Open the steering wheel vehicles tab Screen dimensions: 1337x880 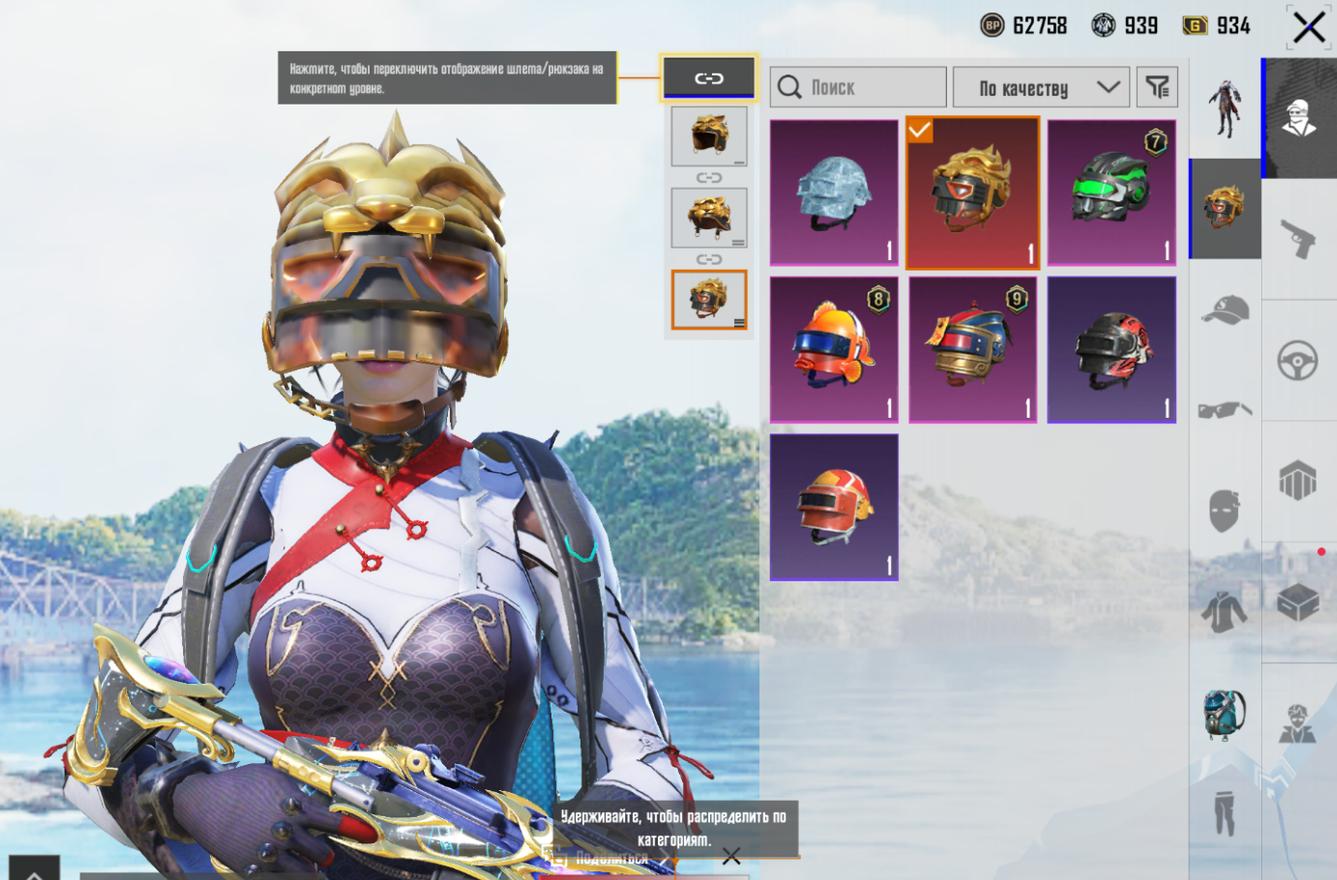(1298, 360)
